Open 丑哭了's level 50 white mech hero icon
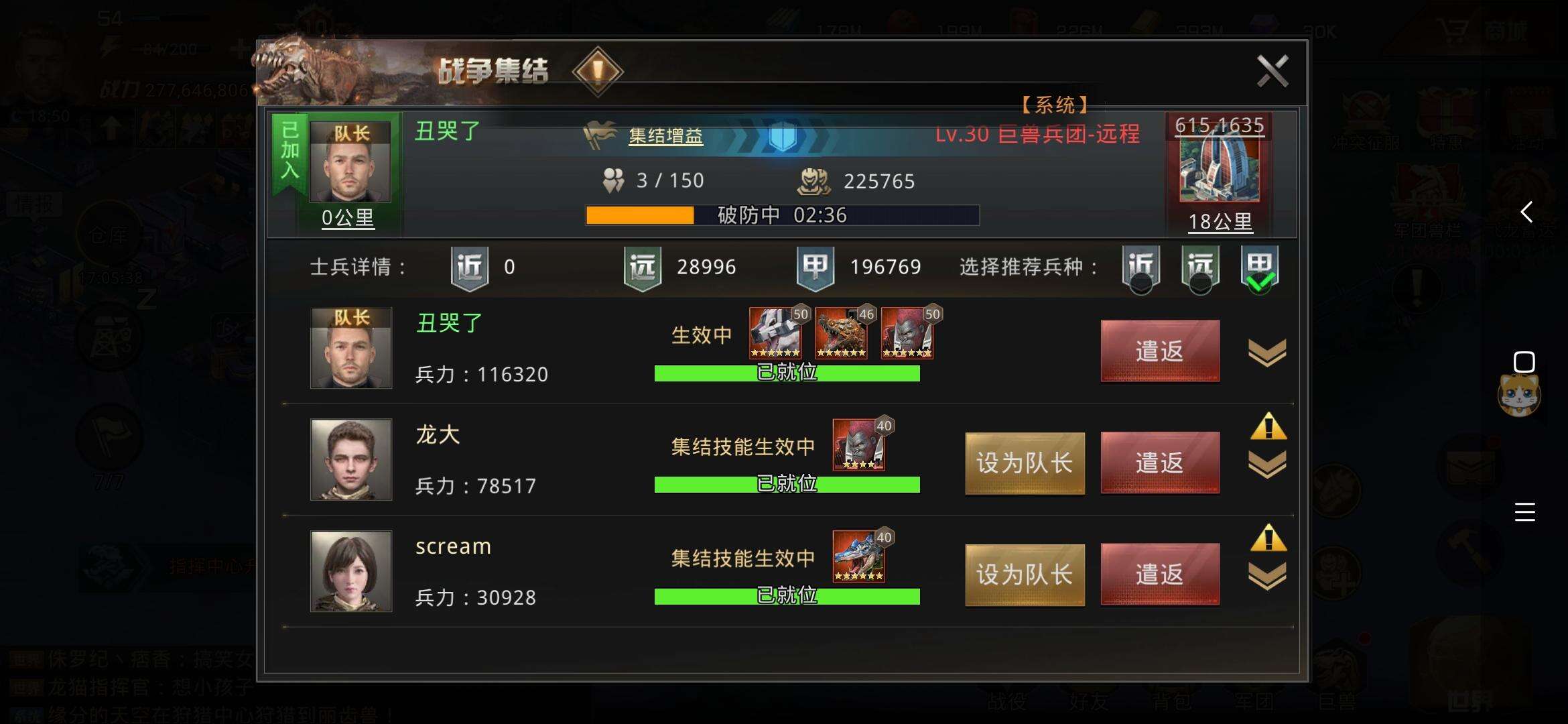 776,333
